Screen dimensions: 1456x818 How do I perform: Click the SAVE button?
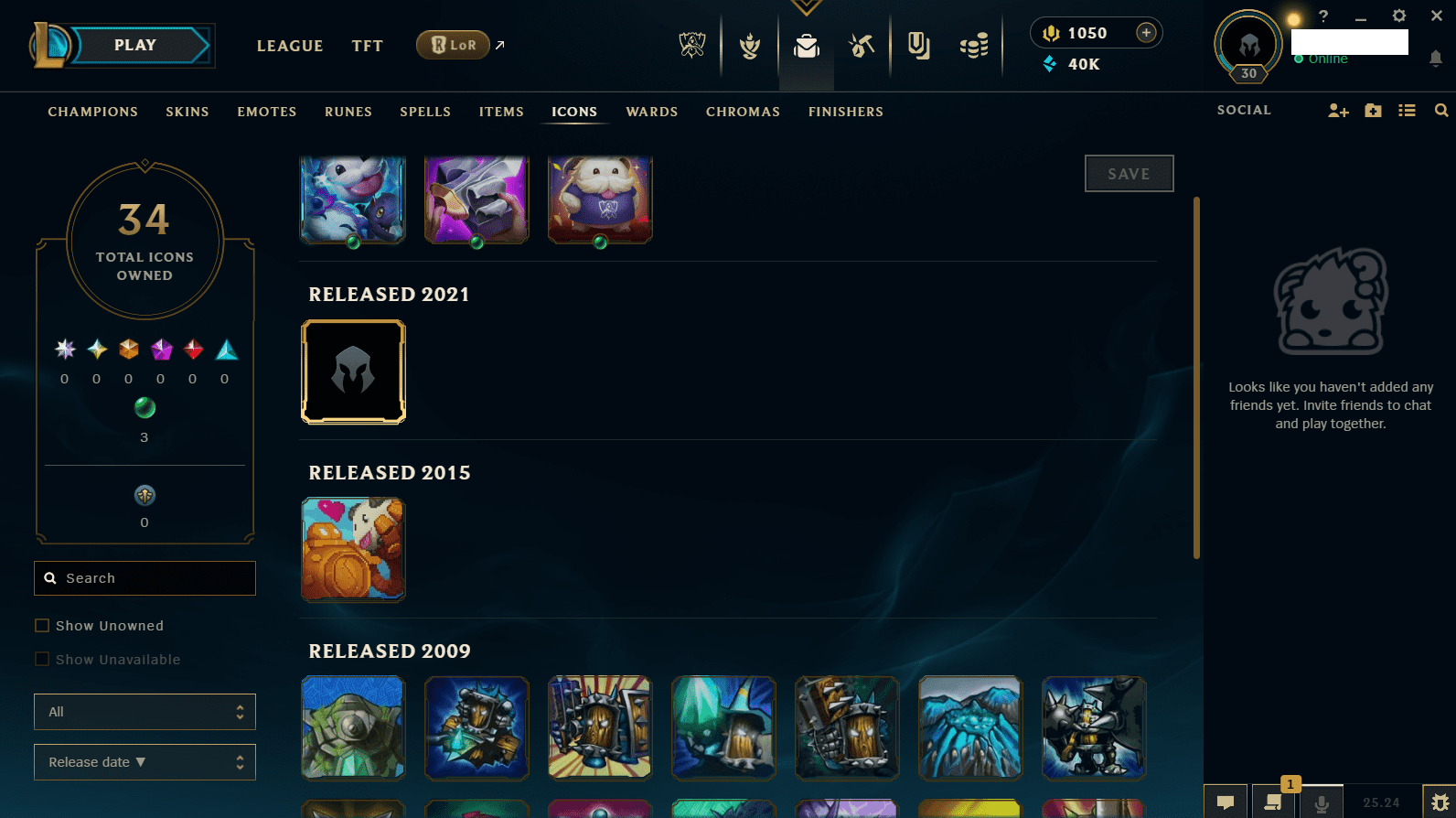click(x=1129, y=173)
